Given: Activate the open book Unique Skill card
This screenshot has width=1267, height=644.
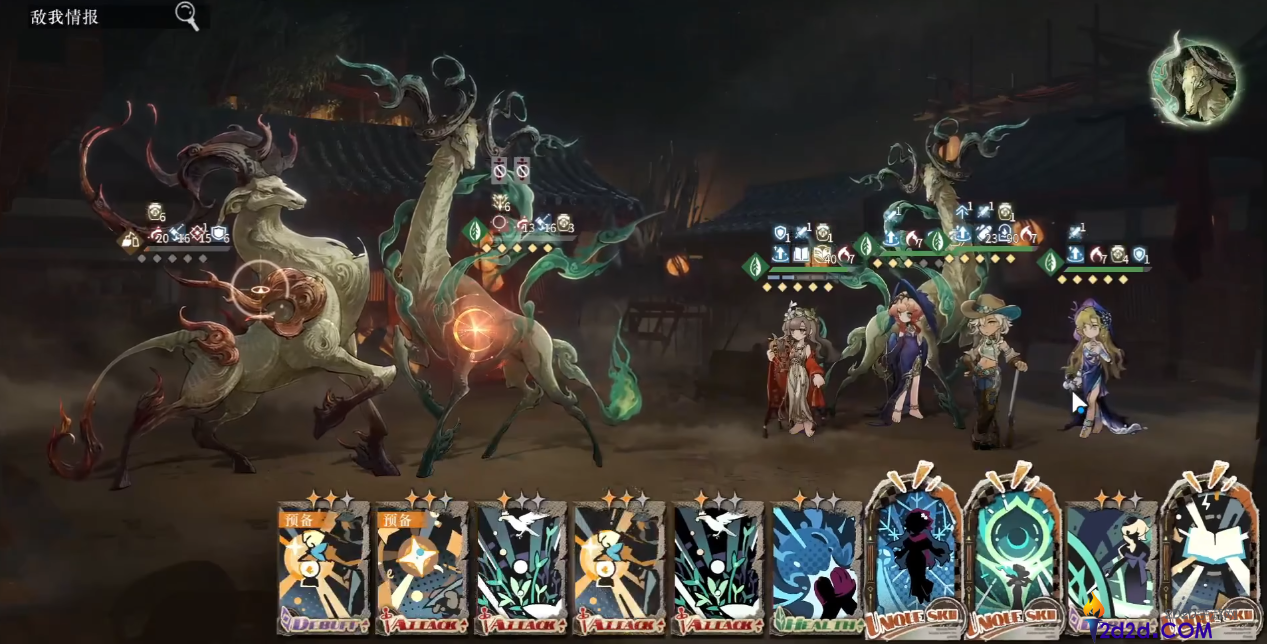Looking at the screenshot, I should click(x=1208, y=560).
